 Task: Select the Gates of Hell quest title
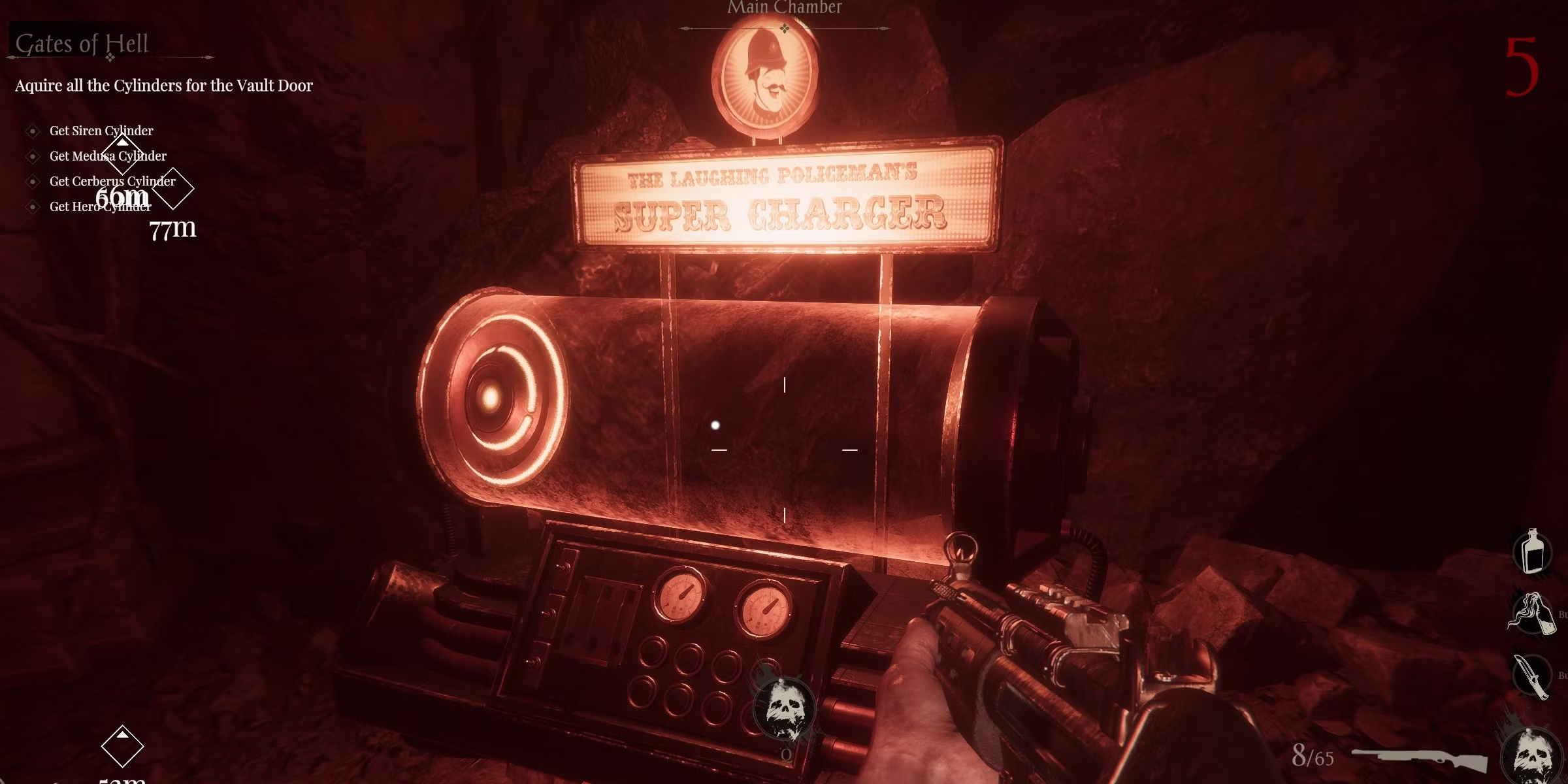click(x=82, y=44)
